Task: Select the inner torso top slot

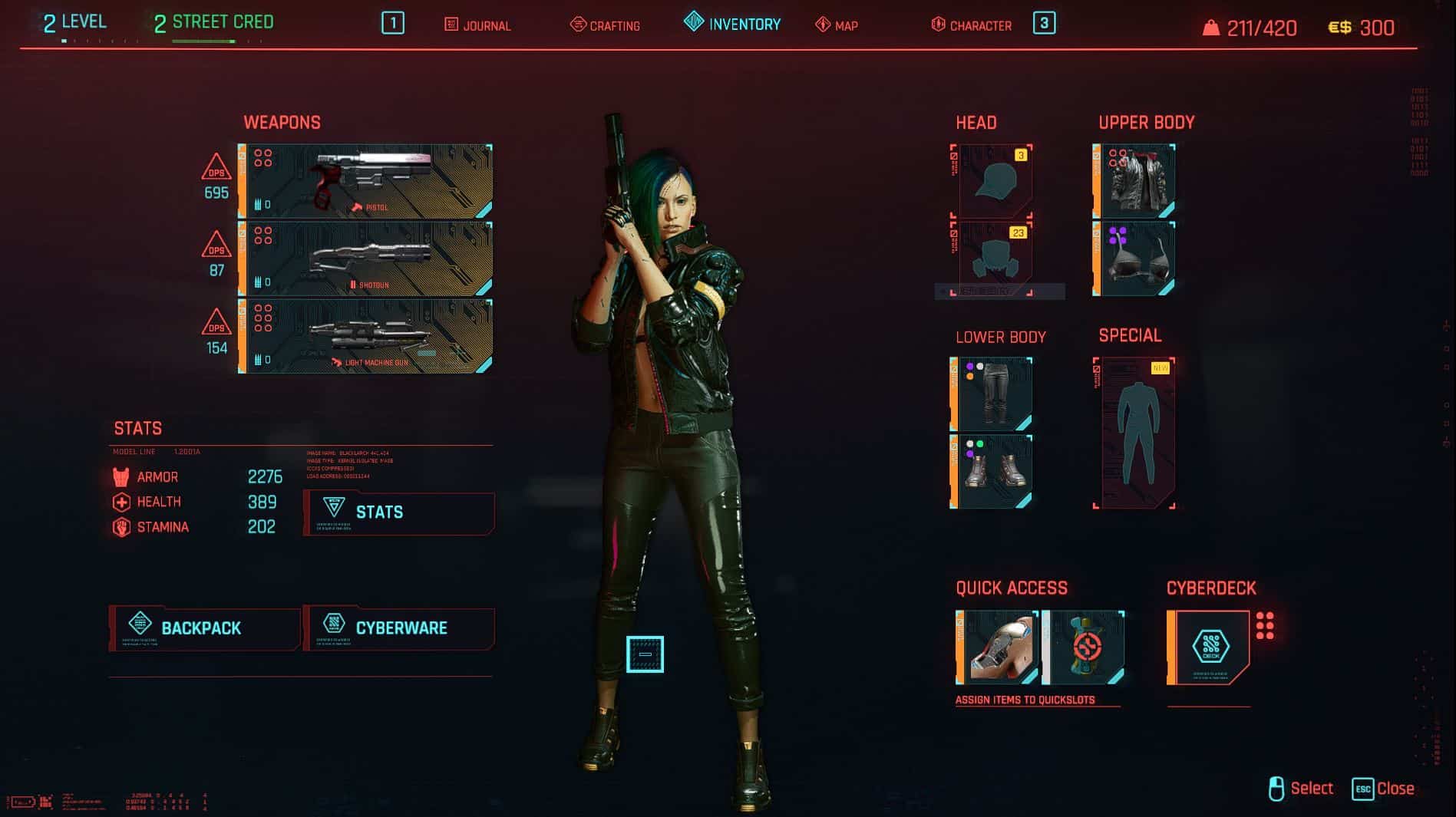Action: click(1134, 259)
